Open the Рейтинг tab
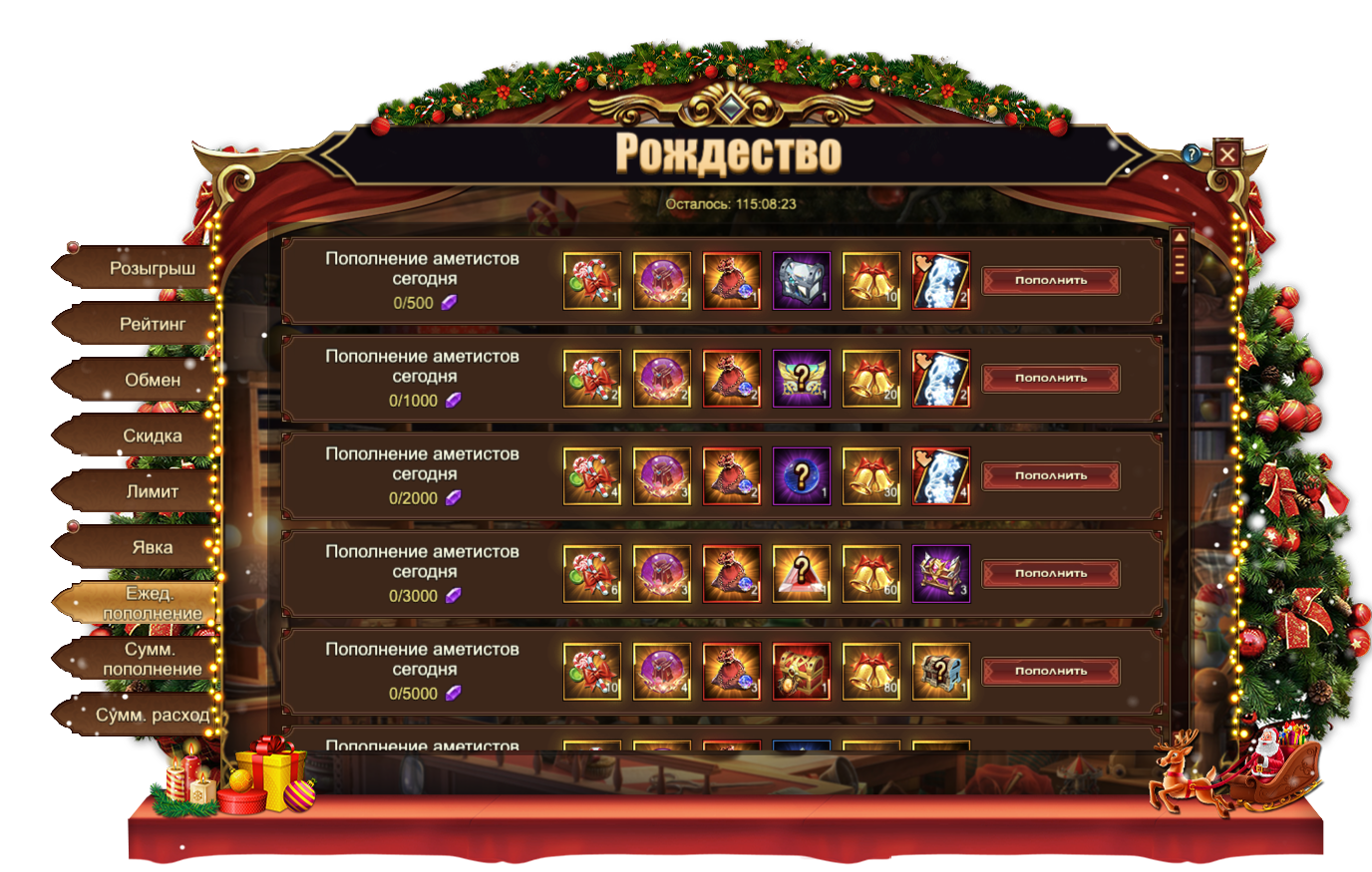The height and width of the screenshot is (872, 1372). coord(152,325)
